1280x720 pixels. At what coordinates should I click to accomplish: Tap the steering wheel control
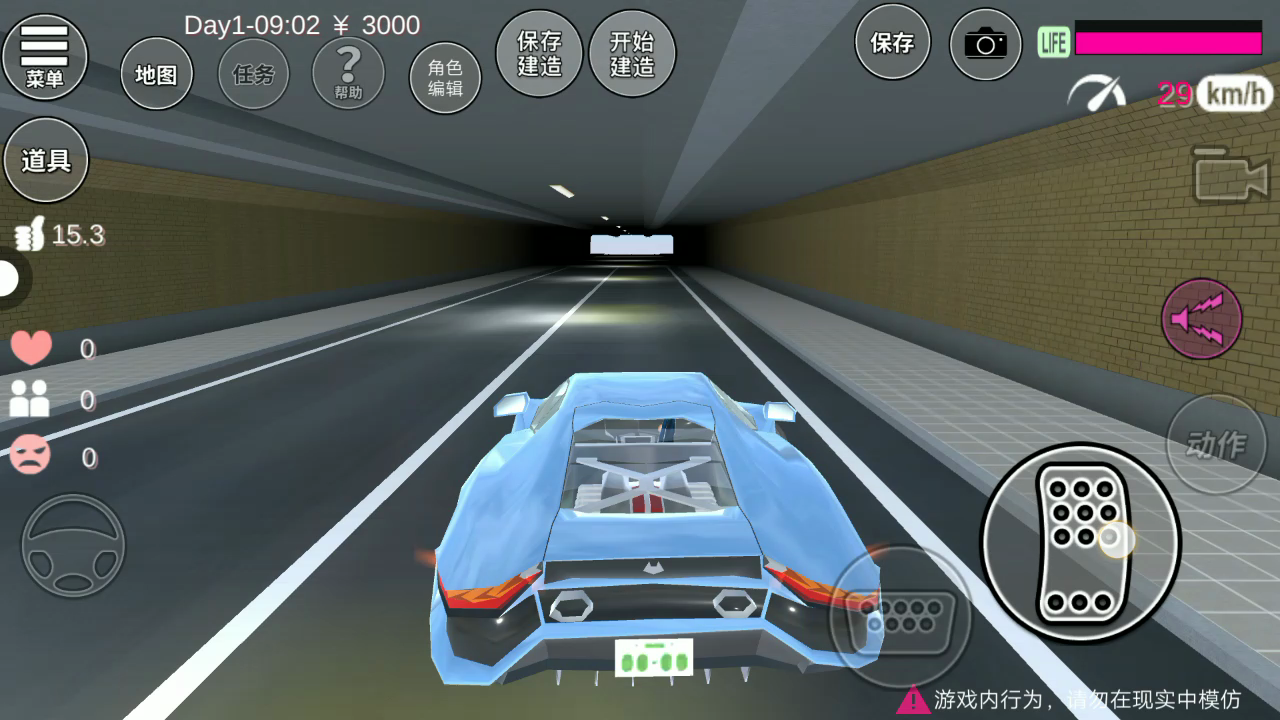click(73, 546)
